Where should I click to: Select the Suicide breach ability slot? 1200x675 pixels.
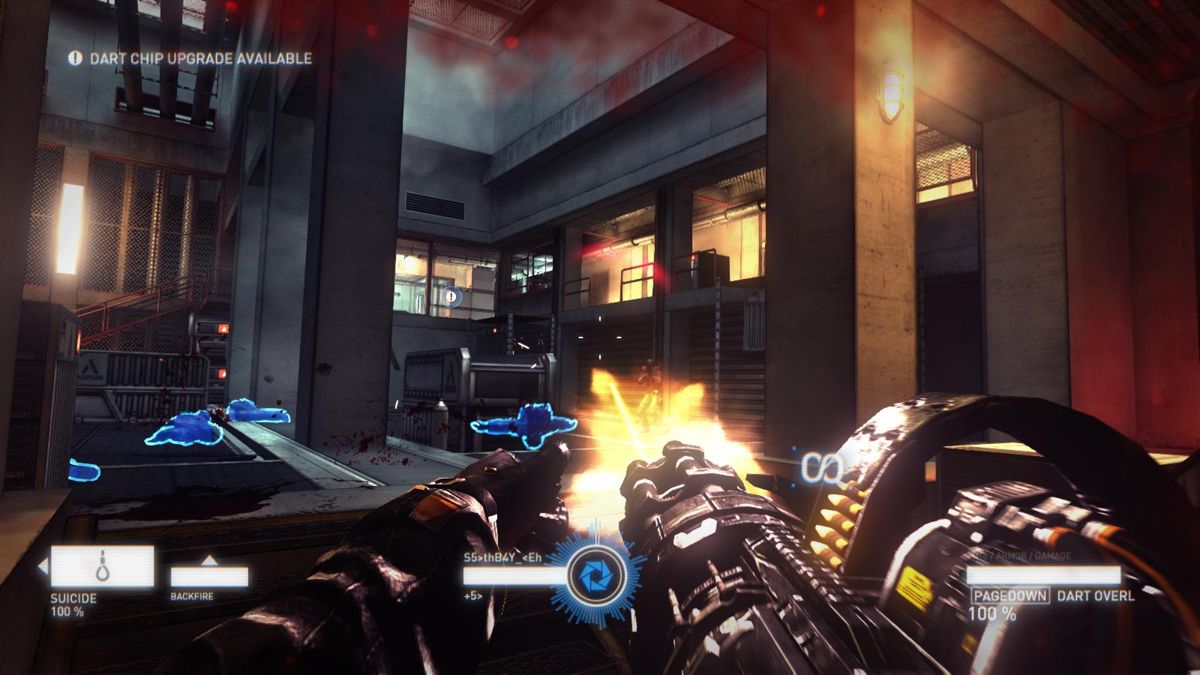click(x=102, y=566)
